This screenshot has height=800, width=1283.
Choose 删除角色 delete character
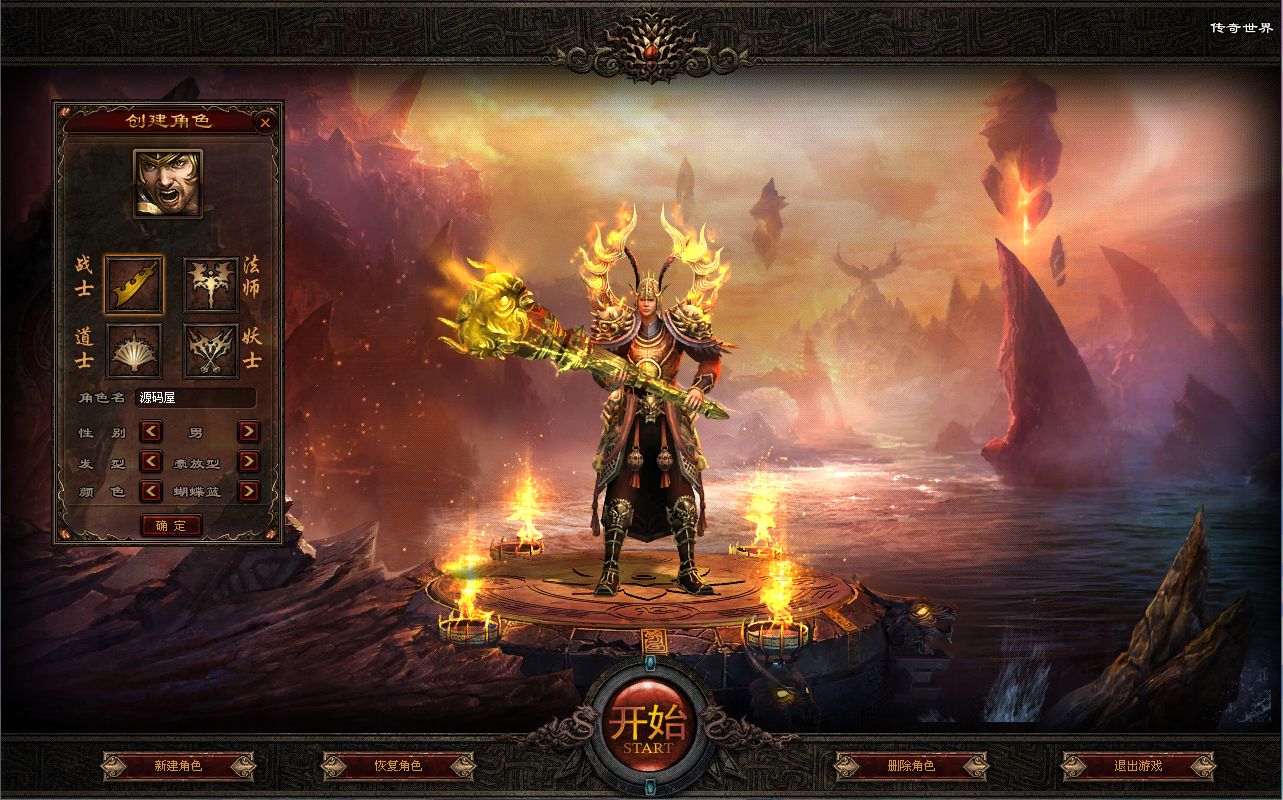910,766
